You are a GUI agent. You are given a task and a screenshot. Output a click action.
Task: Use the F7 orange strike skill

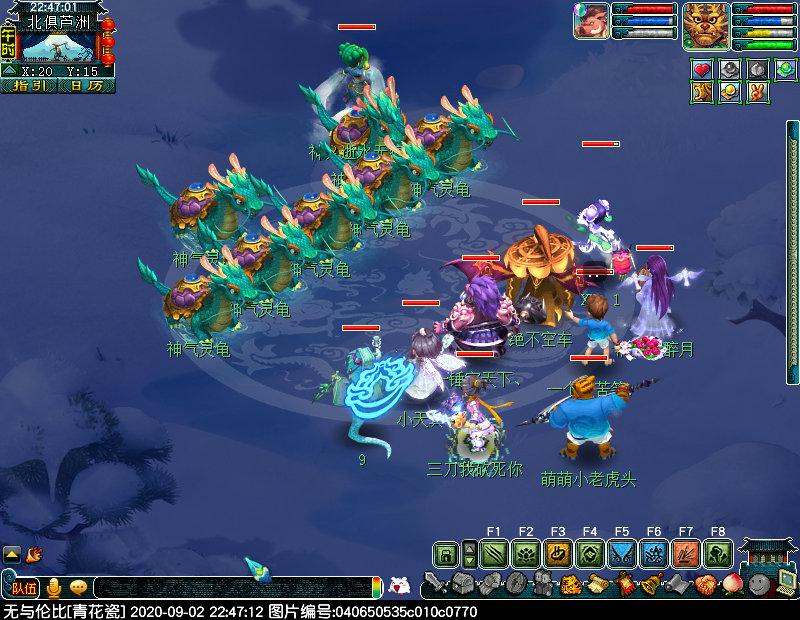tap(685, 553)
